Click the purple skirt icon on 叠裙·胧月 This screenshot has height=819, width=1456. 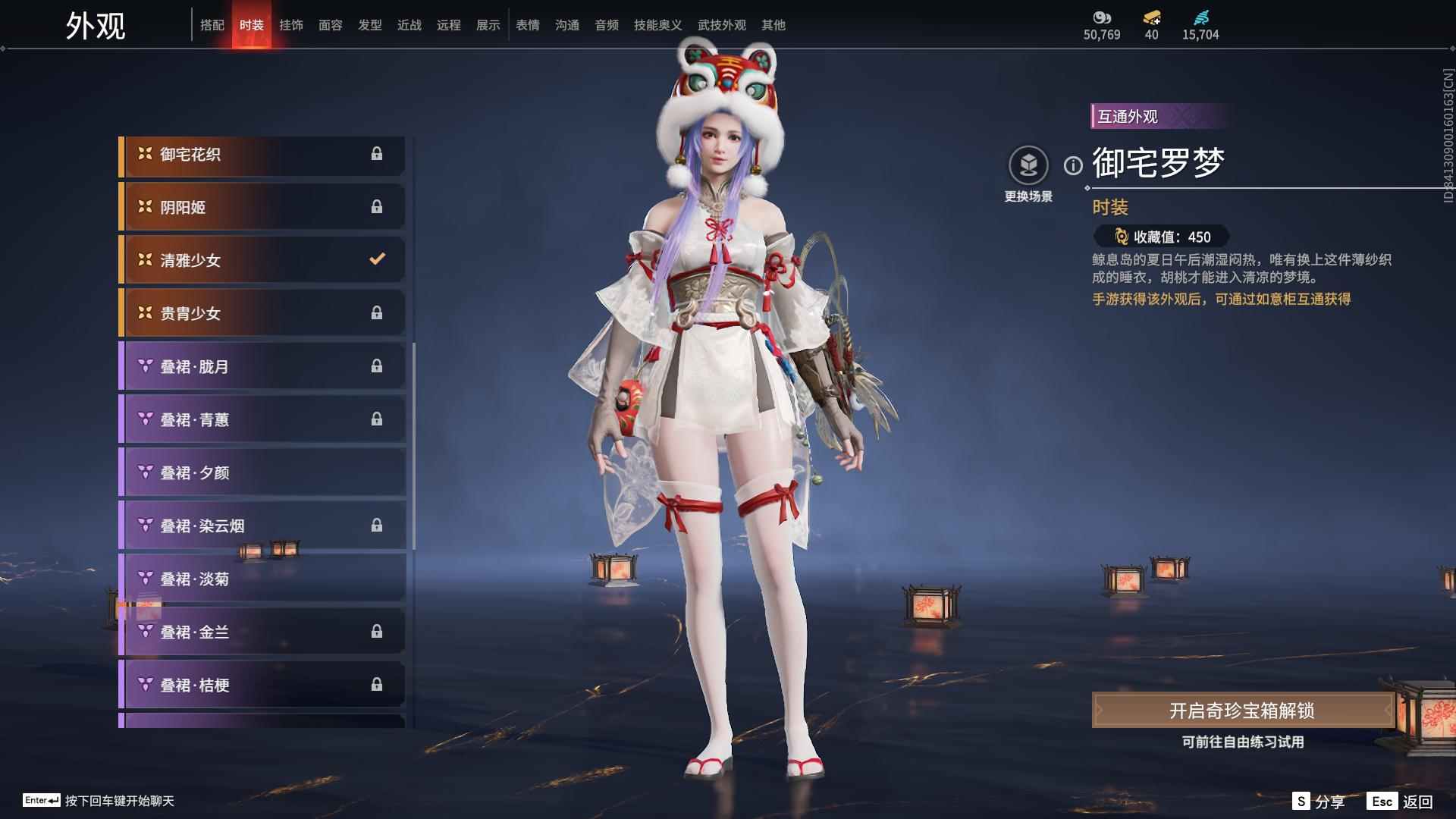pos(143,366)
